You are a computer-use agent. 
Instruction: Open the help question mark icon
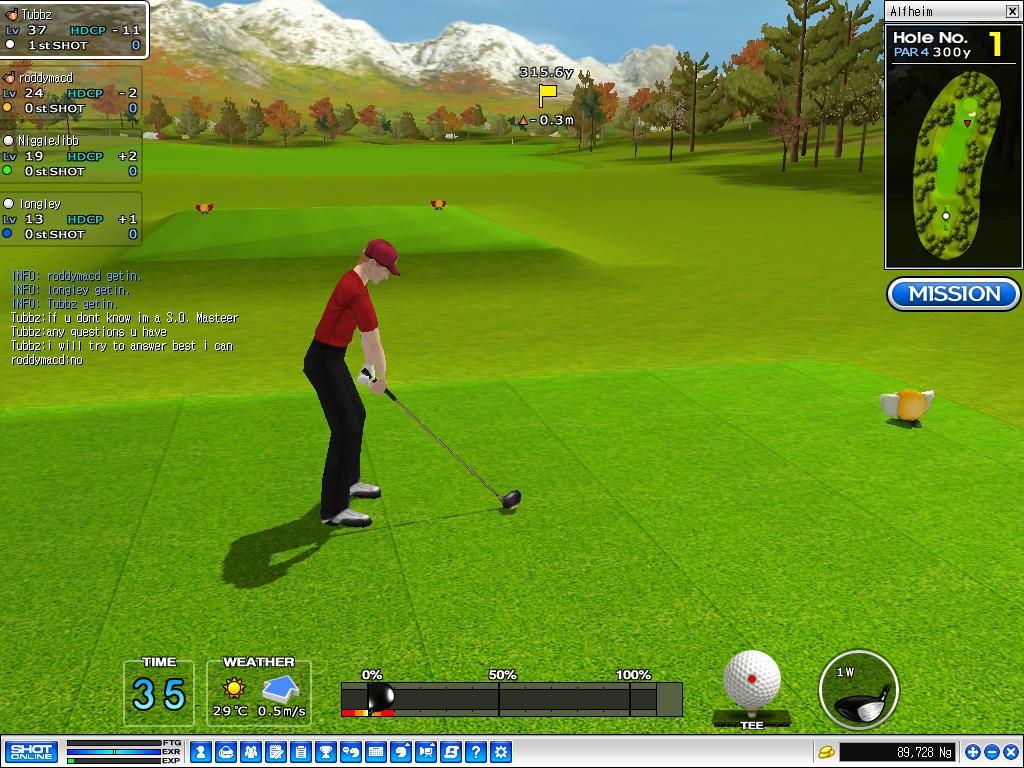[476, 752]
